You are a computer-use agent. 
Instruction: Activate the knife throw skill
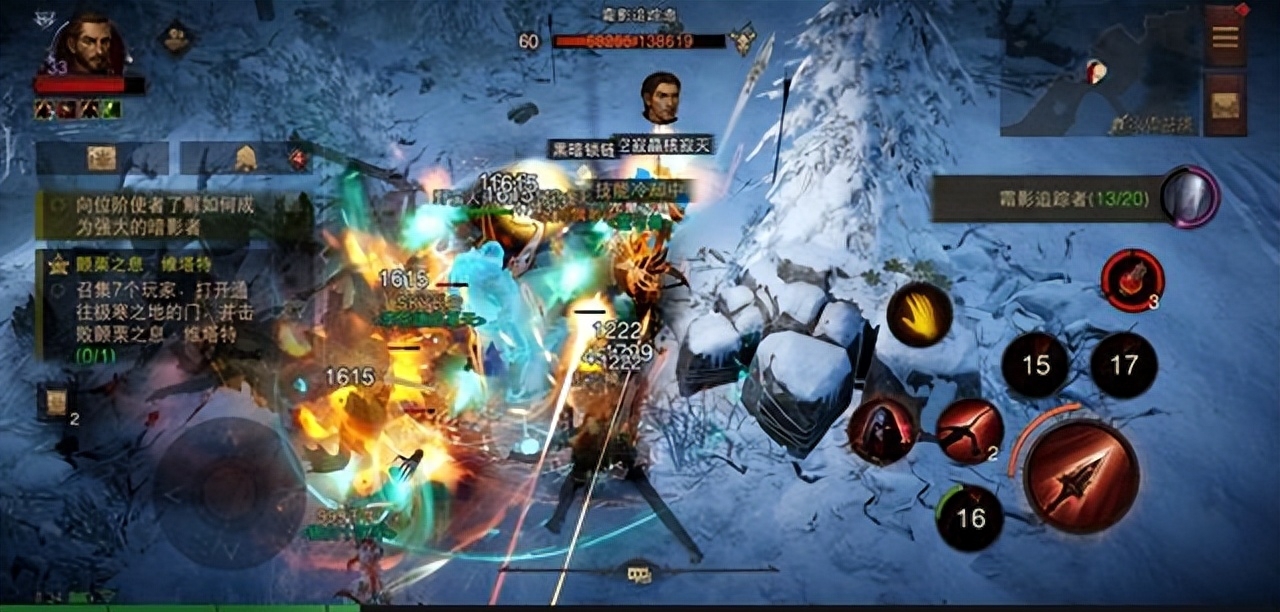[970, 431]
